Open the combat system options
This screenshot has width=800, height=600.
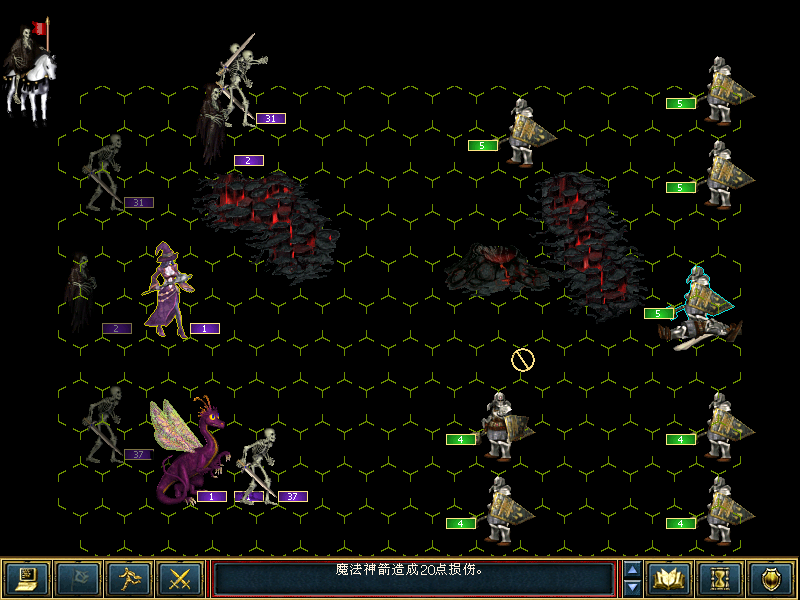click(25, 578)
